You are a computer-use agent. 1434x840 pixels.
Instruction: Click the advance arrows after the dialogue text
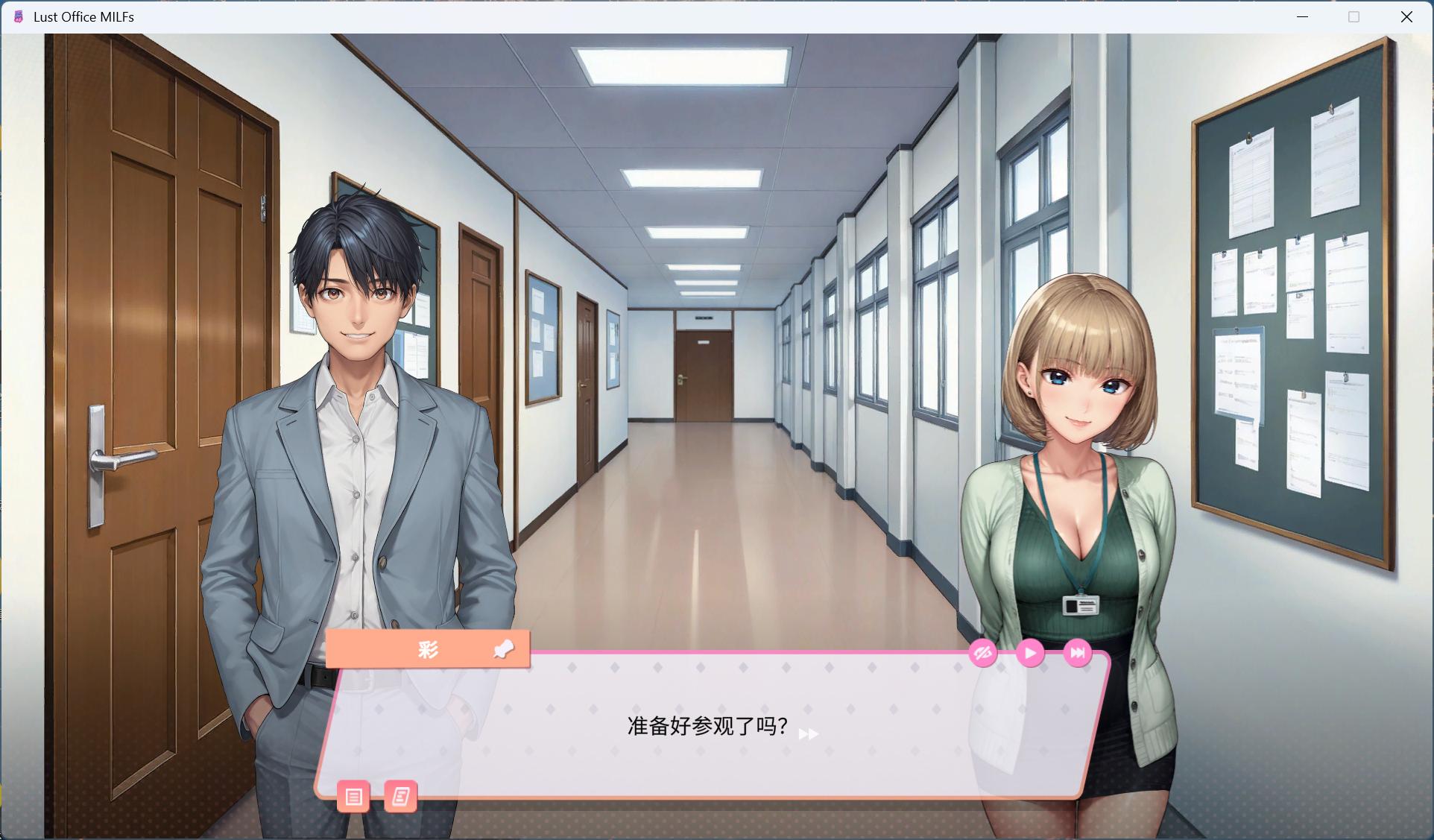[x=807, y=734]
